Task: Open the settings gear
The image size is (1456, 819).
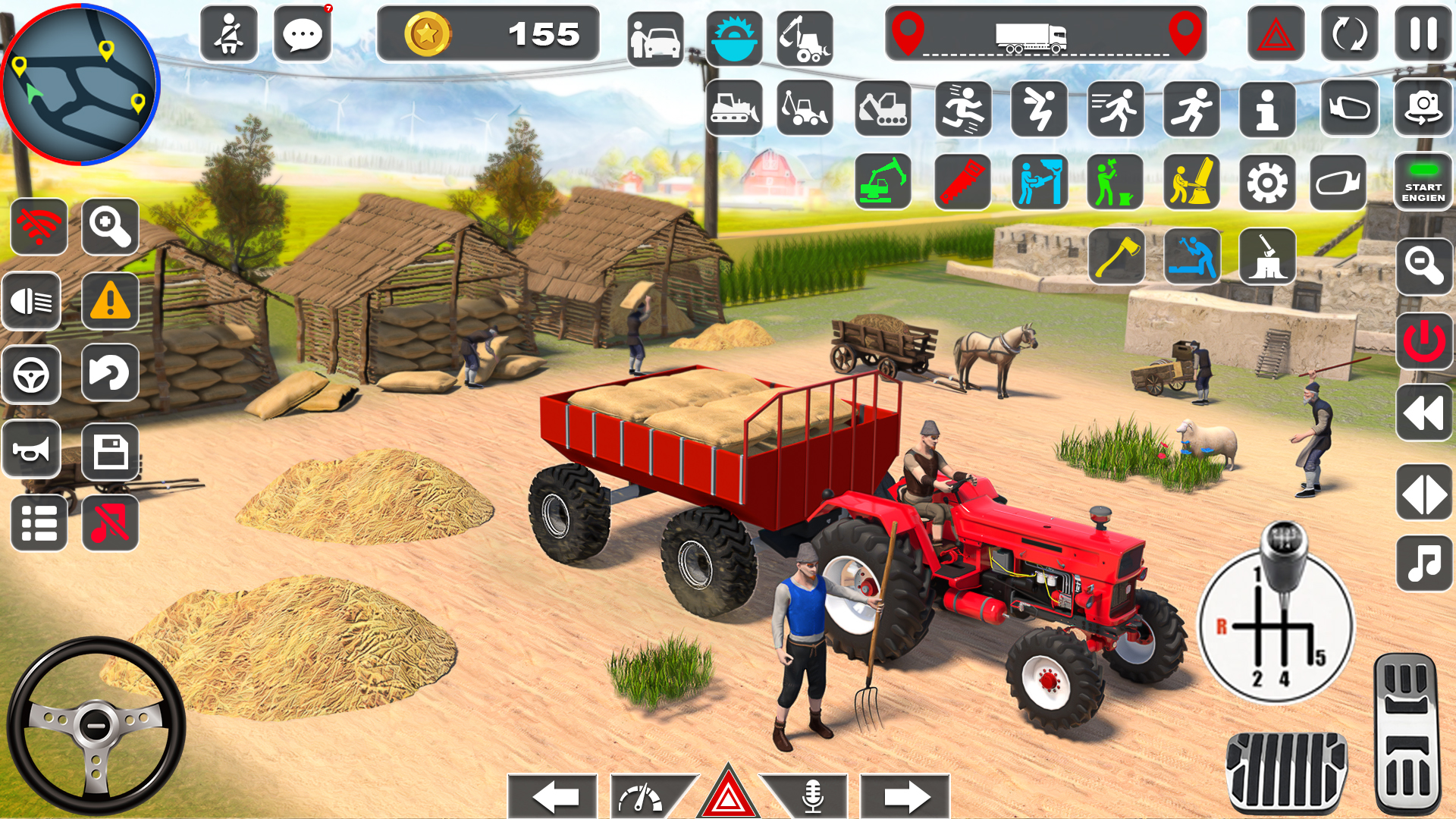Action: coord(1267,182)
